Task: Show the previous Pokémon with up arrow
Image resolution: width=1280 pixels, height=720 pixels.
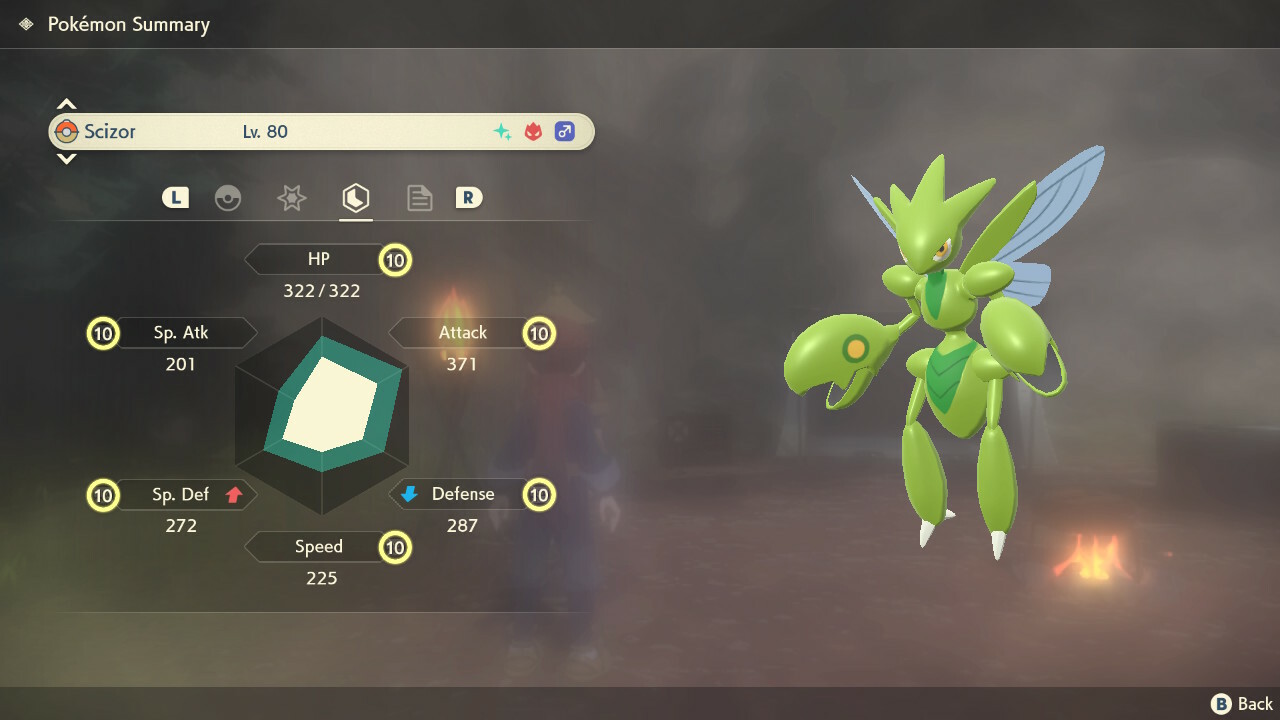Action: tap(66, 104)
